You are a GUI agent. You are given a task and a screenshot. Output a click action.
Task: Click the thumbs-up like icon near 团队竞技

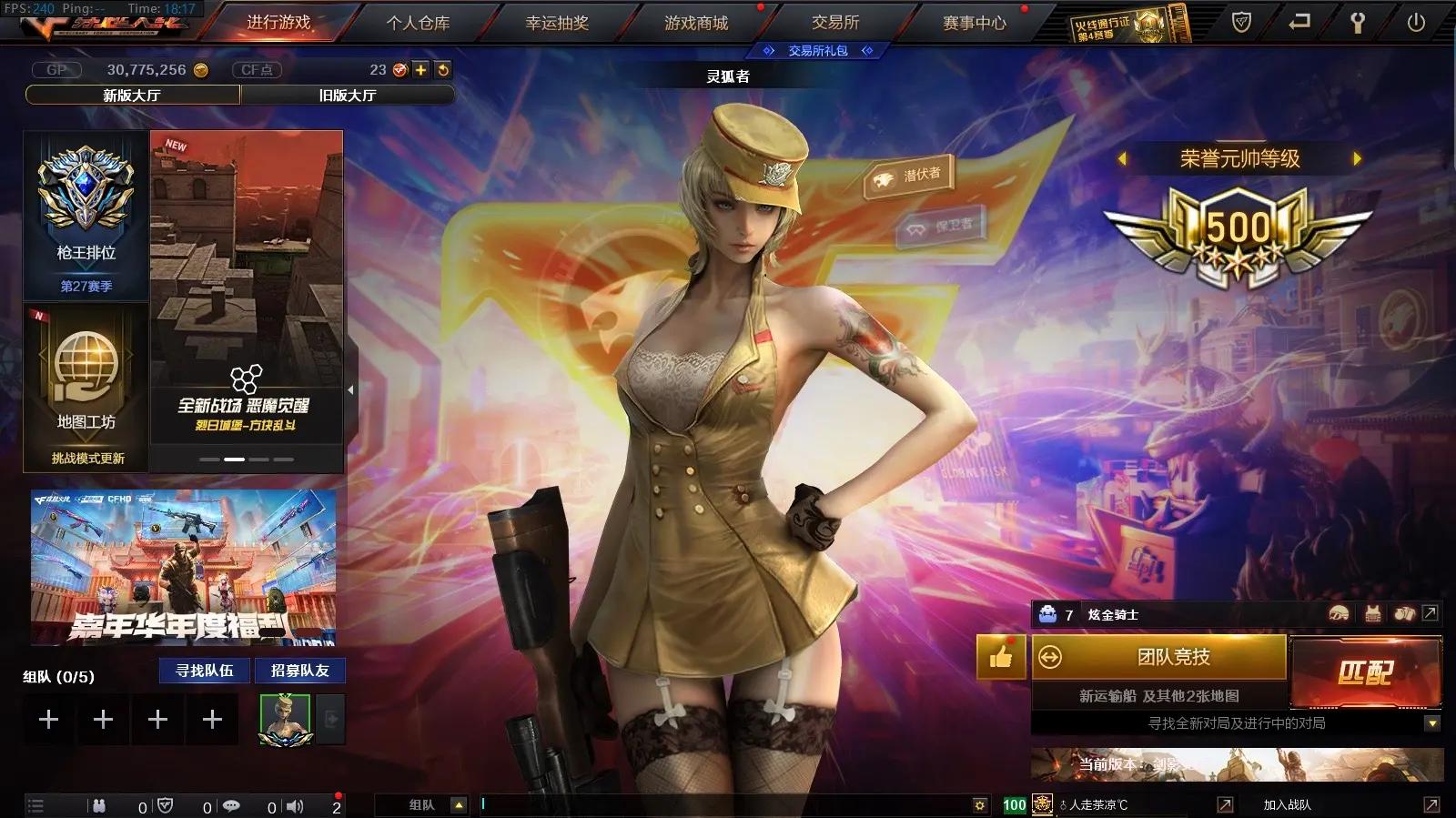1001,657
